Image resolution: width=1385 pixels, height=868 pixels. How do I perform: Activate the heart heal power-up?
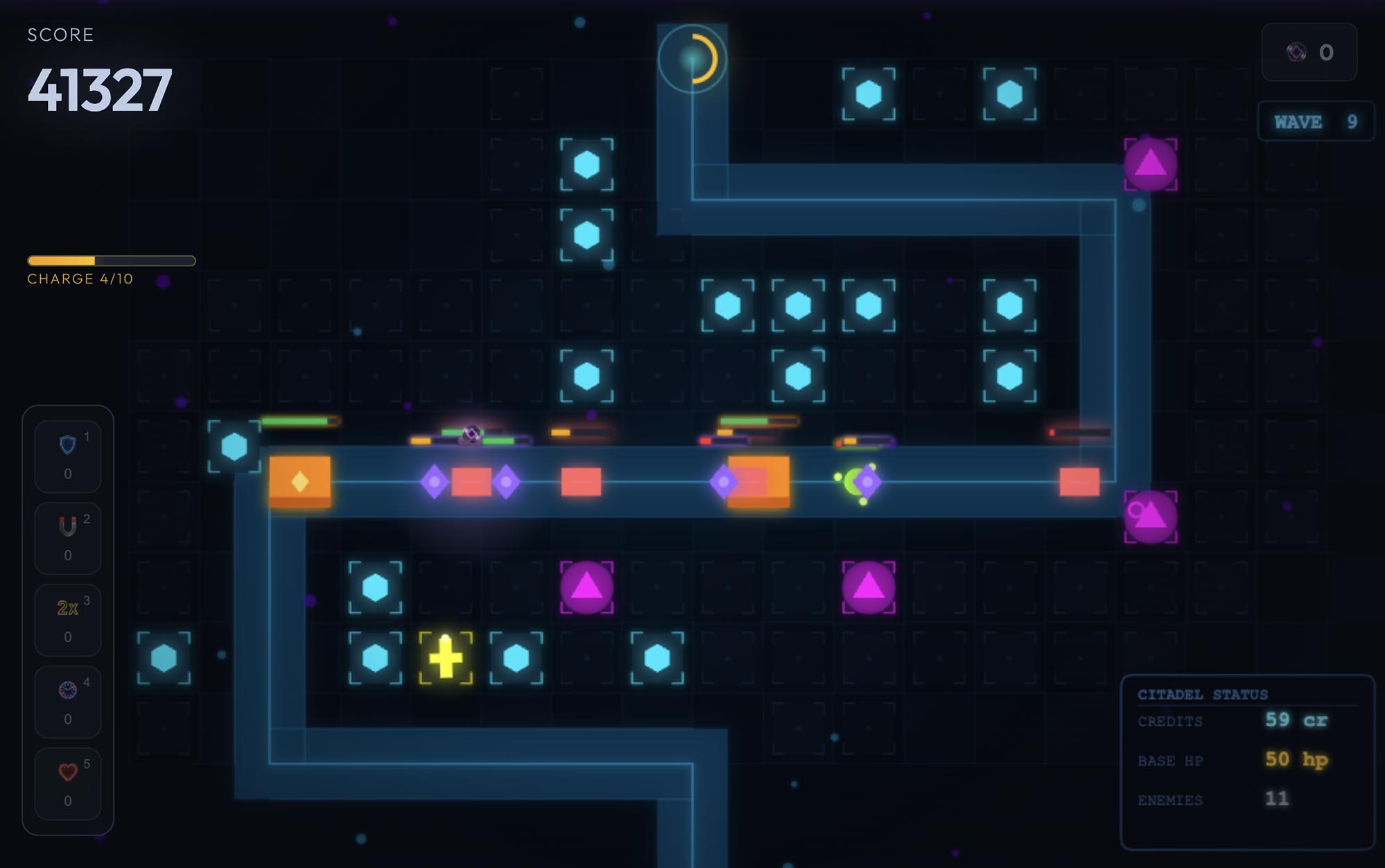[x=68, y=783]
